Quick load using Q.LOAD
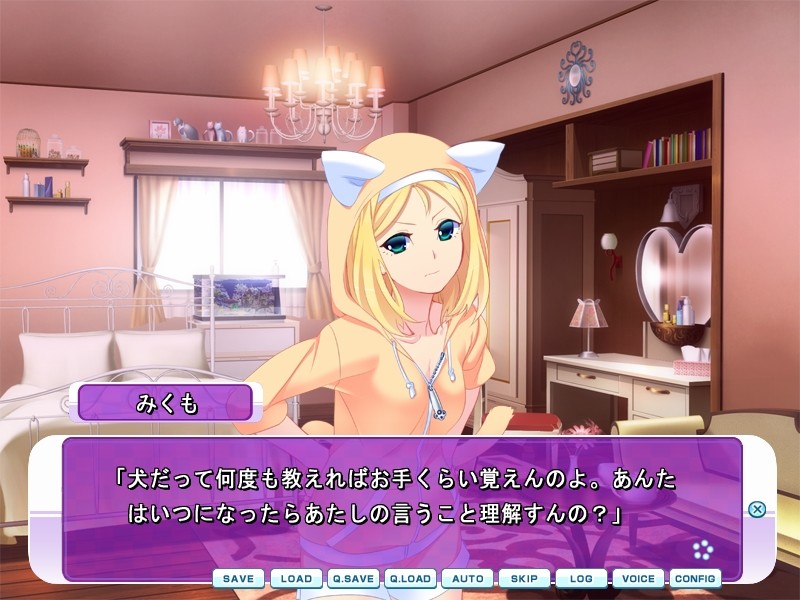 (x=410, y=579)
